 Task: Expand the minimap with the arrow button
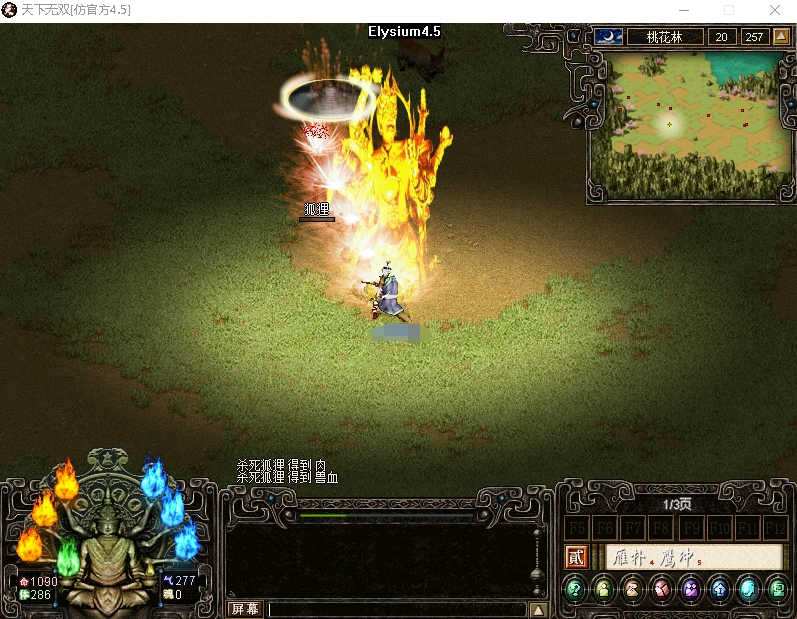(781, 37)
